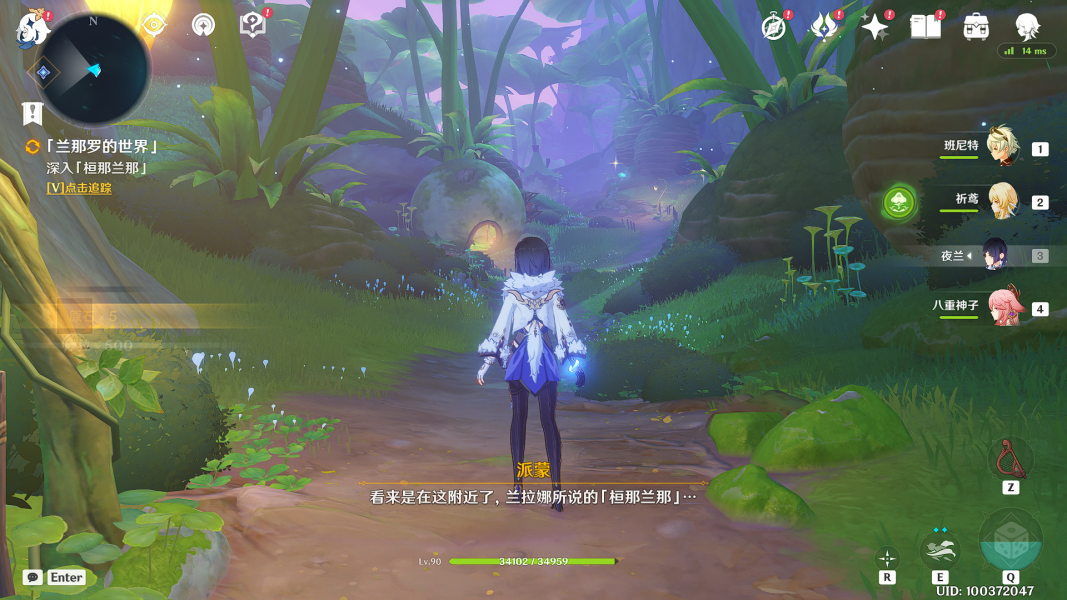Use the elemental skill icon
The width and height of the screenshot is (1067, 600).
pyautogui.click(x=939, y=548)
